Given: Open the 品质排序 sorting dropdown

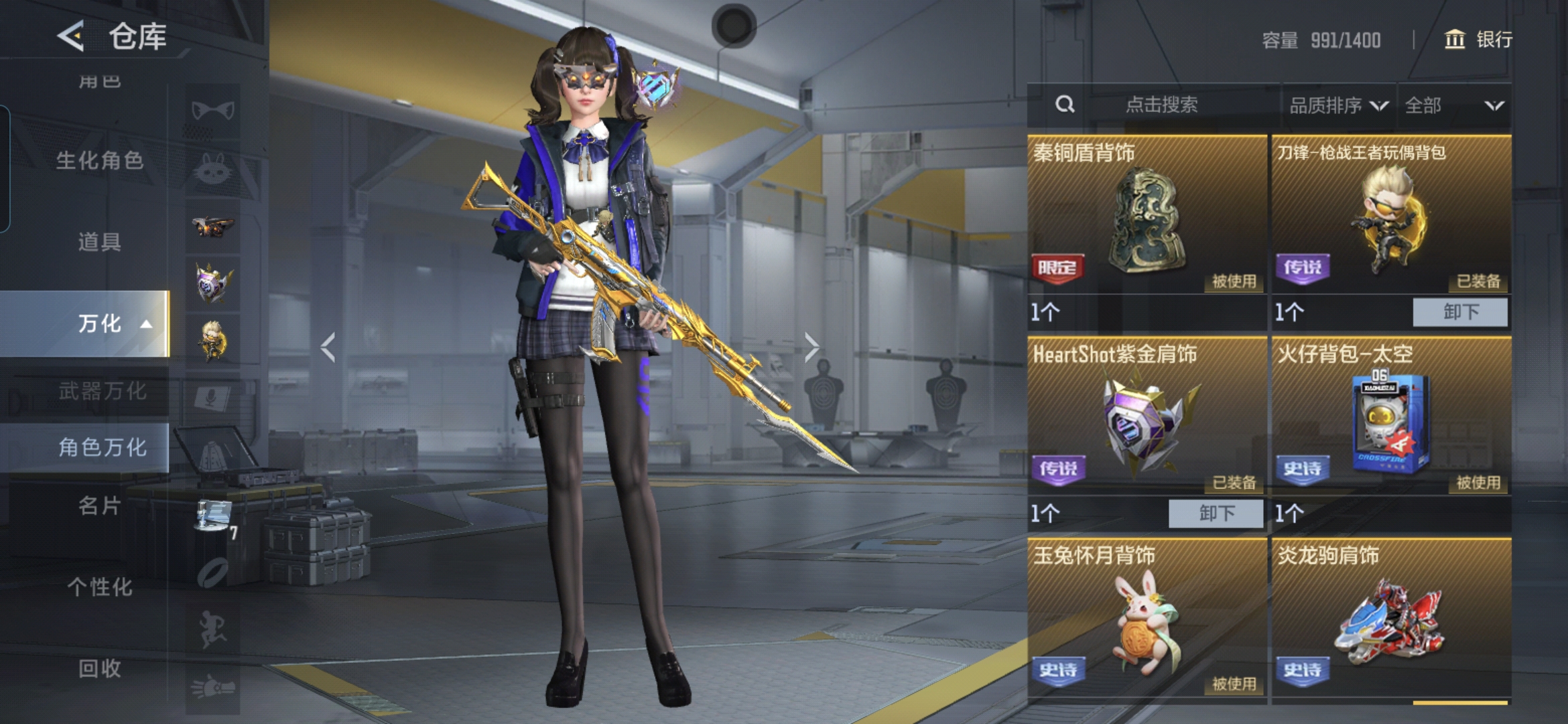Looking at the screenshot, I should (x=1338, y=105).
